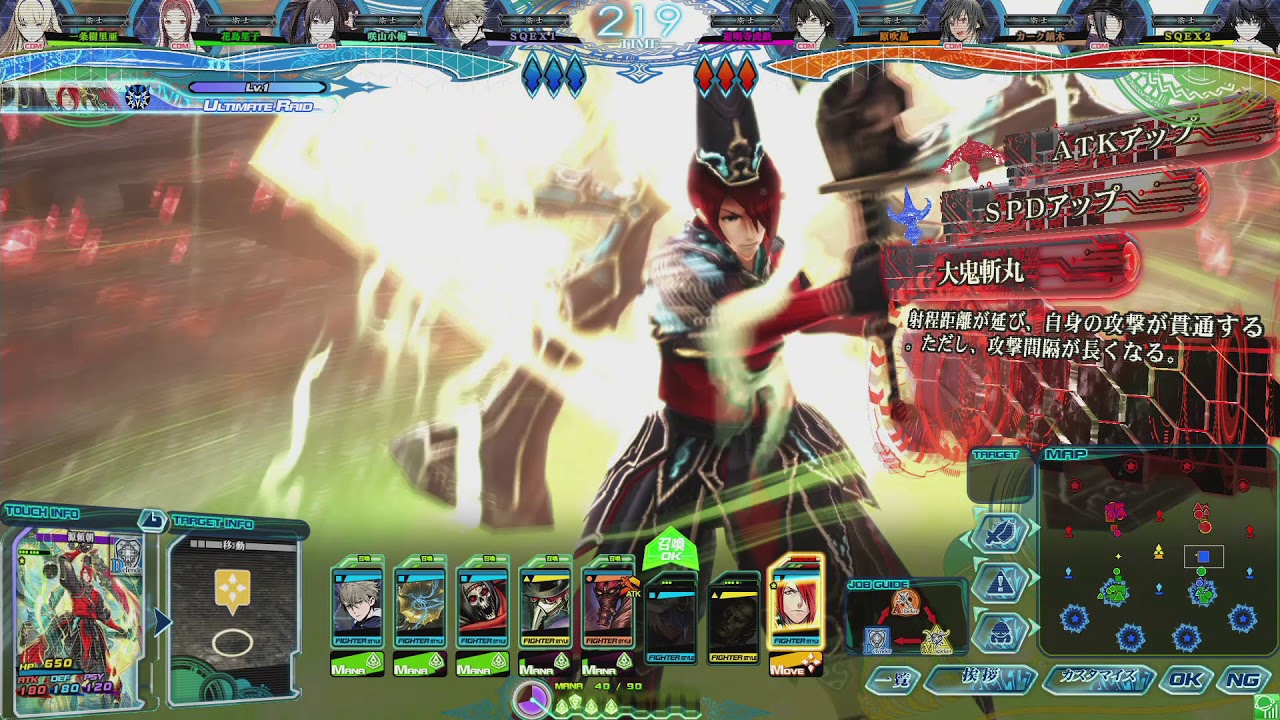Decline with the NG button
Viewport: 1280px width, 720px height.
(x=1243, y=680)
